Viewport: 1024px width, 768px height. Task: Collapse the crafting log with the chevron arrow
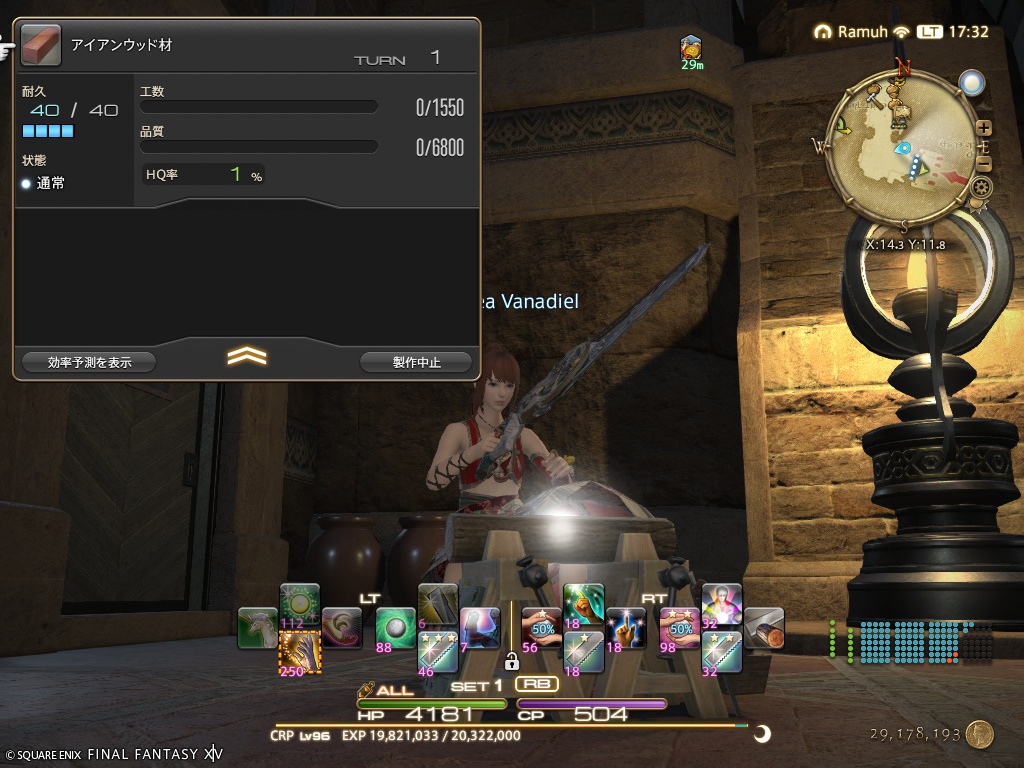(x=246, y=356)
